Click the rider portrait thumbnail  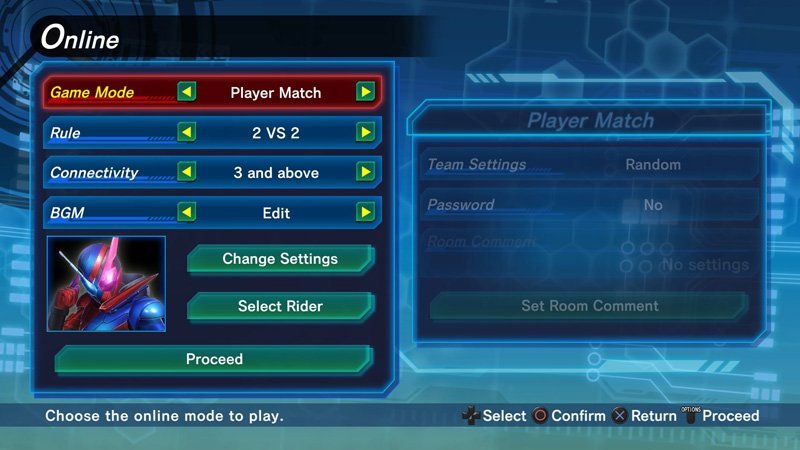(106, 284)
